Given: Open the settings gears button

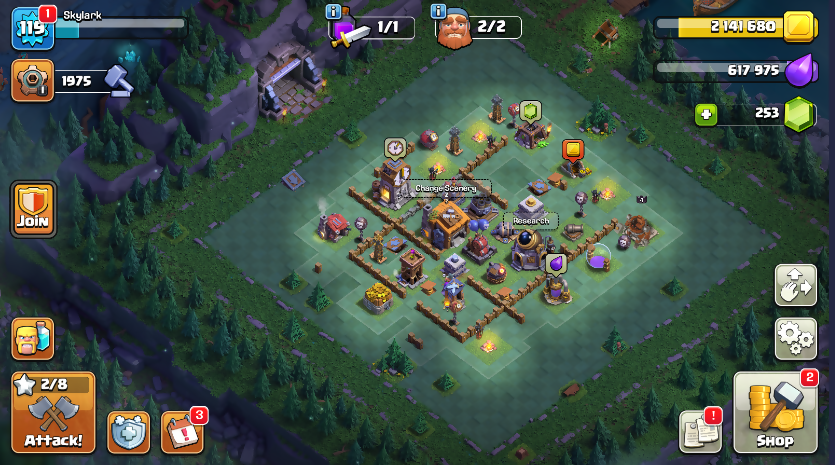Looking at the screenshot, I should [795, 338].
